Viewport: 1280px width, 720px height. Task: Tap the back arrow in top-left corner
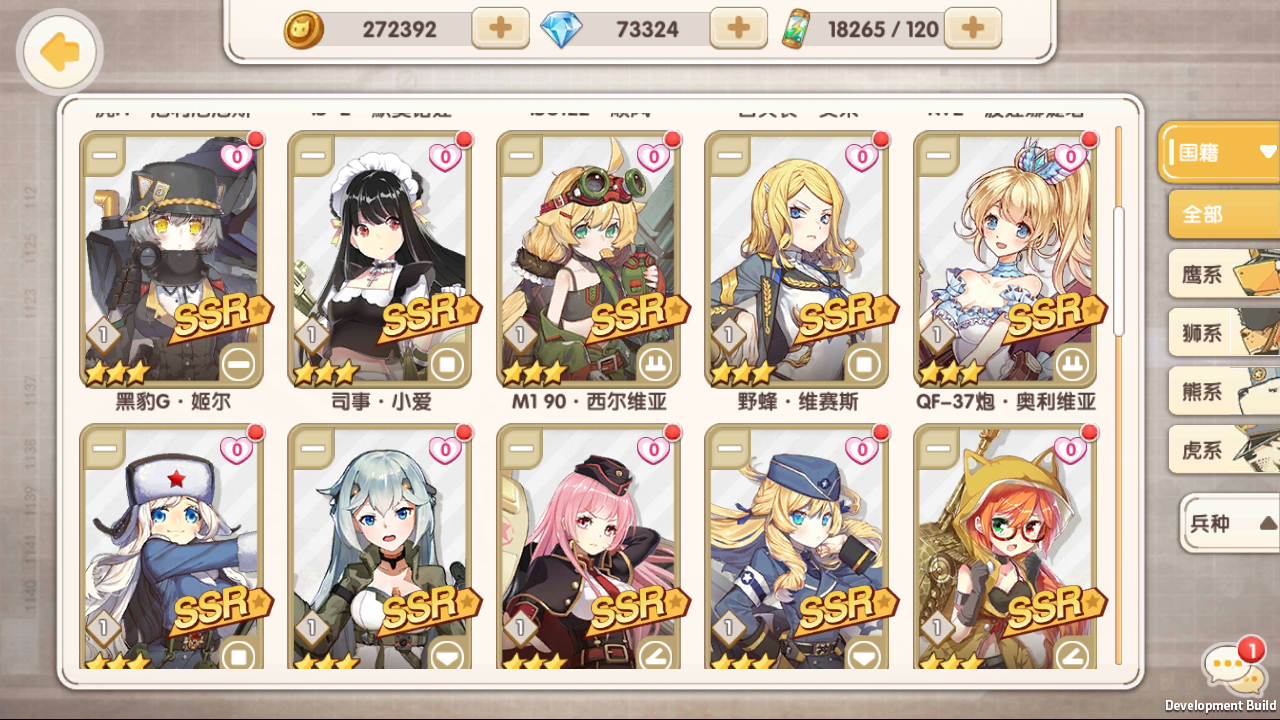click(x=58, y=52)
